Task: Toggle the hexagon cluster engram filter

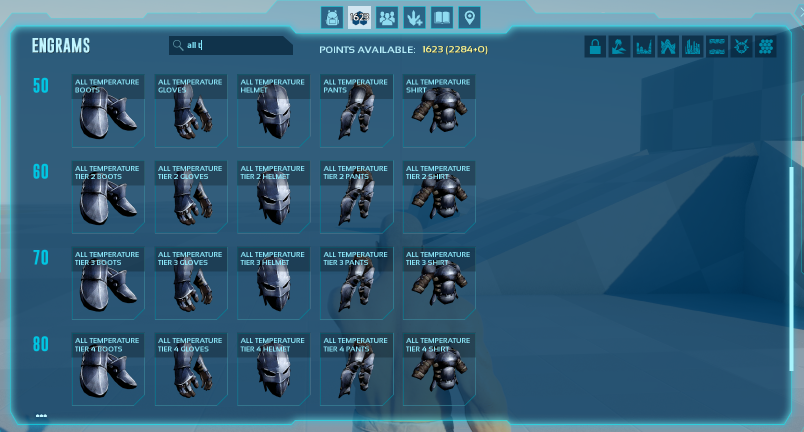Action: 766,46
